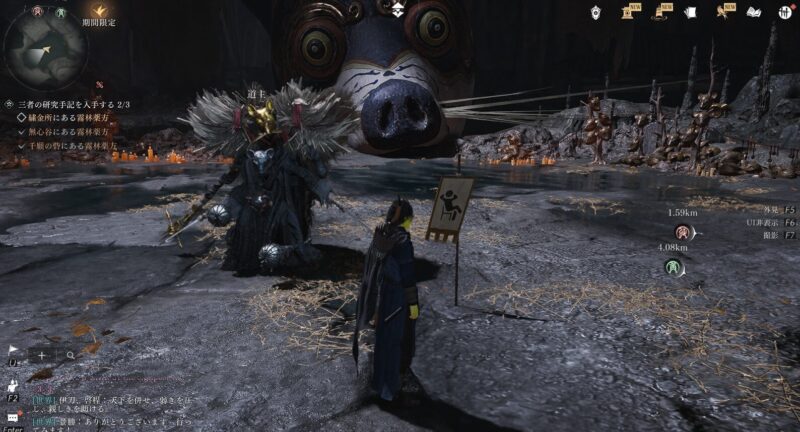Select the 1.59km distance waypoint marker

coord(684,232)
